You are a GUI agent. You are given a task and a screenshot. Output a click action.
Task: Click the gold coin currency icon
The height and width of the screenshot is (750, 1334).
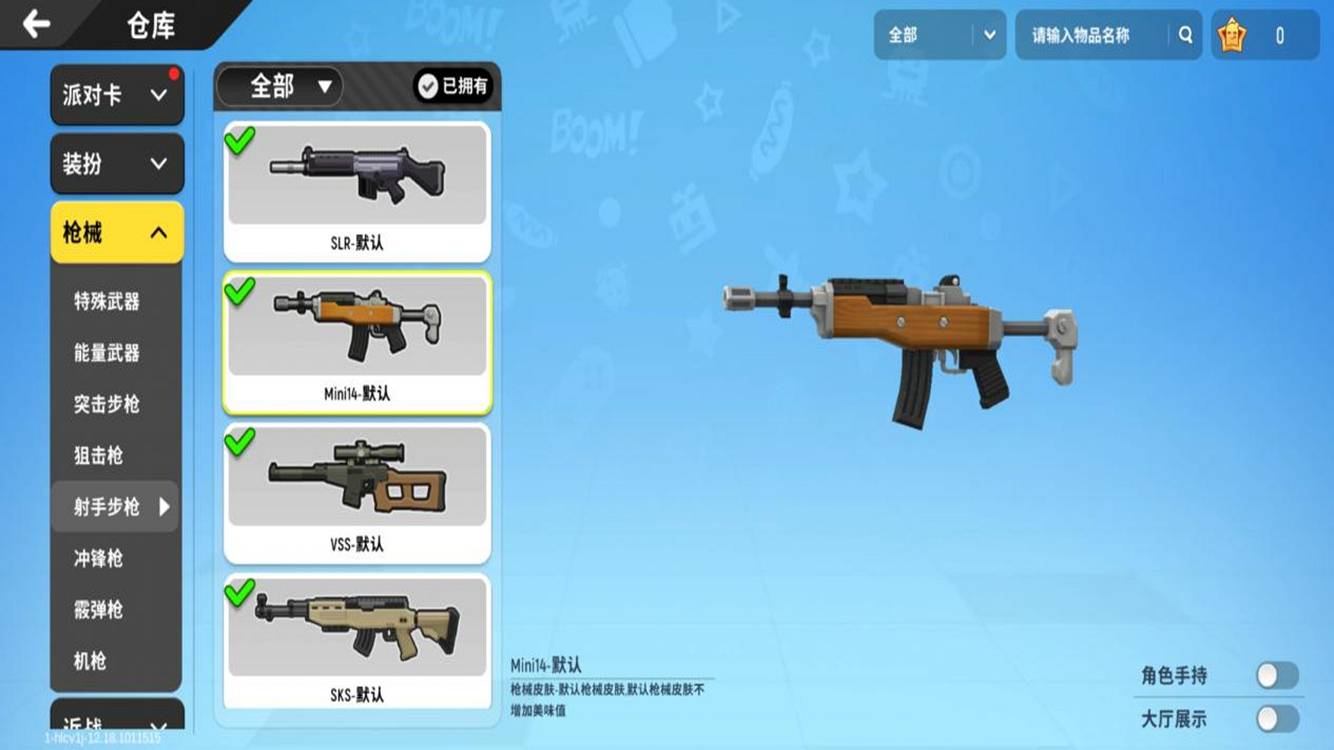click(x=1232, y=32)
